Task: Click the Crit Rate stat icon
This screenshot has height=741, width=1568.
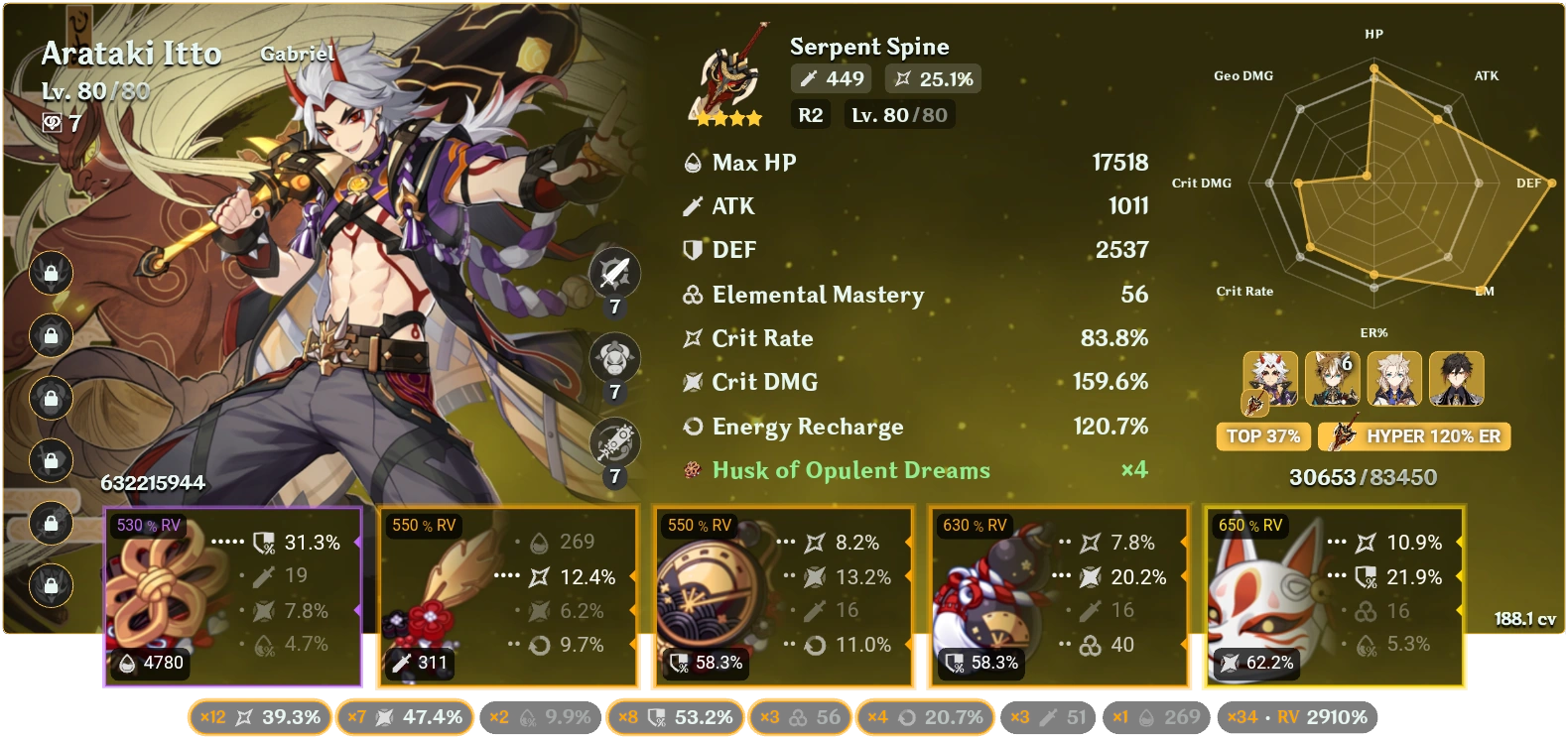Action: 692,338
